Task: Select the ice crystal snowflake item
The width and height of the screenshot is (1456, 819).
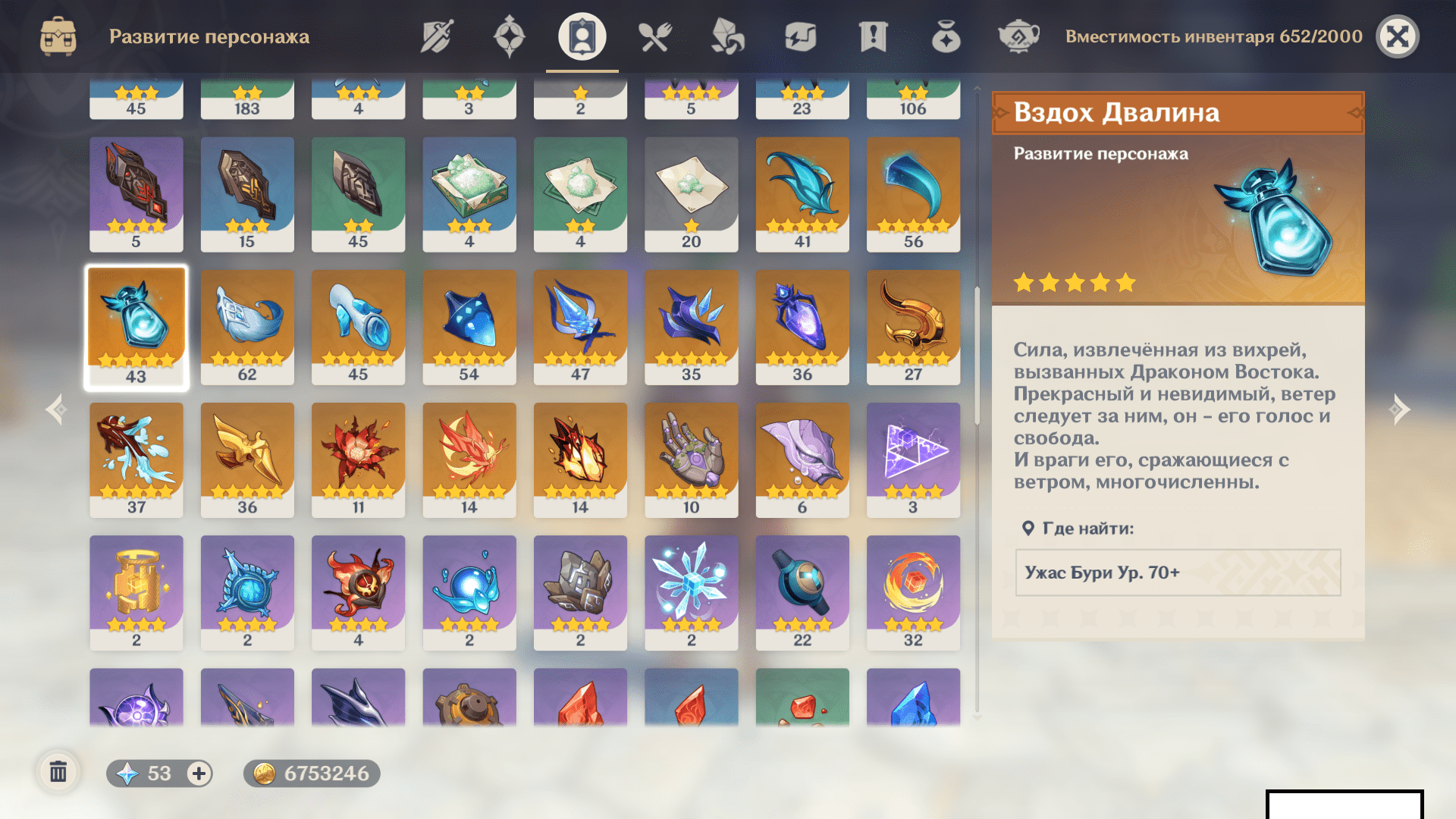Action: pyautogui.click(x=691, y=592)
